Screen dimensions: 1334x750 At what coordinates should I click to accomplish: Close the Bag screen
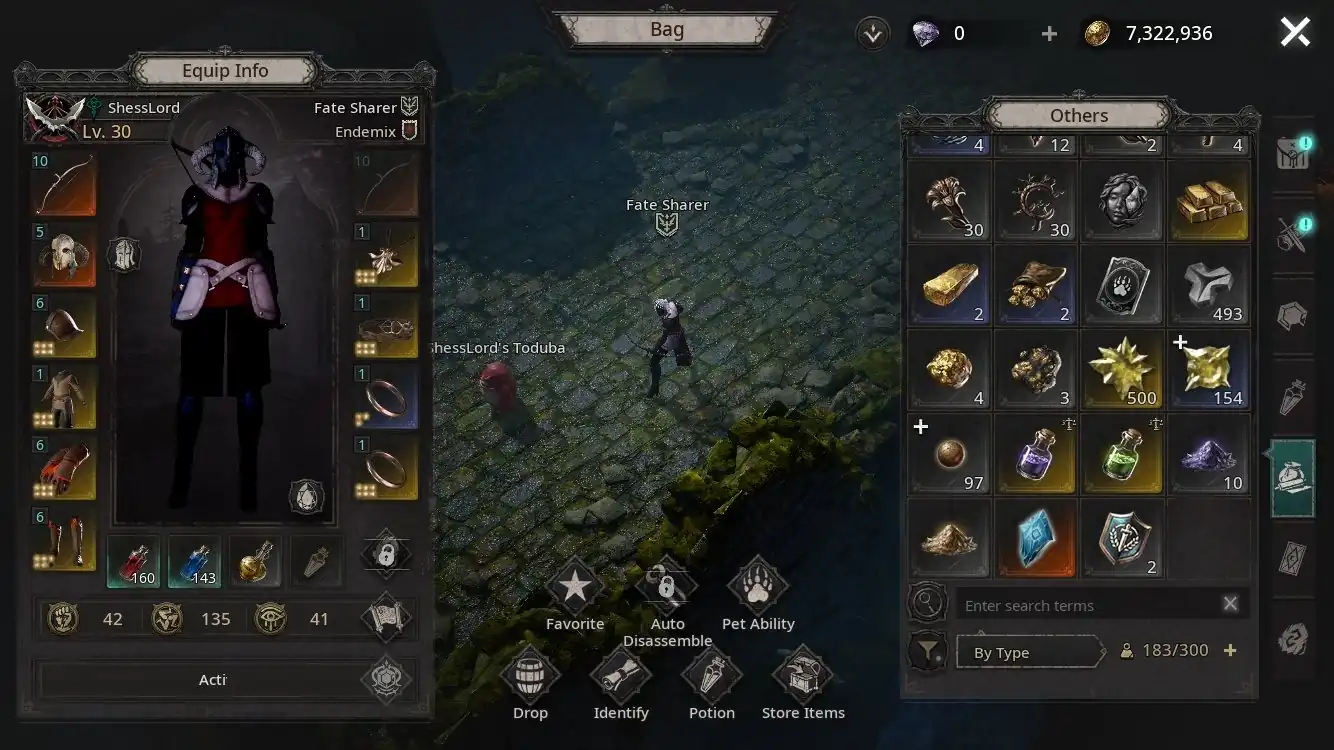tap(1295, 33)
